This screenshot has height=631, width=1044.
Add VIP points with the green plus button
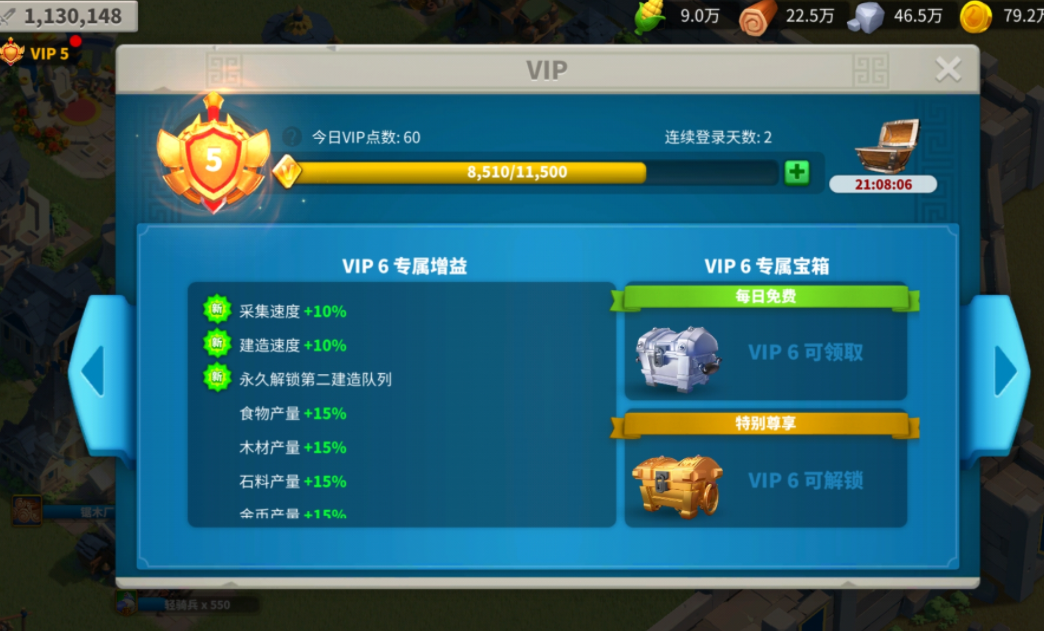(x=797, y=172)
